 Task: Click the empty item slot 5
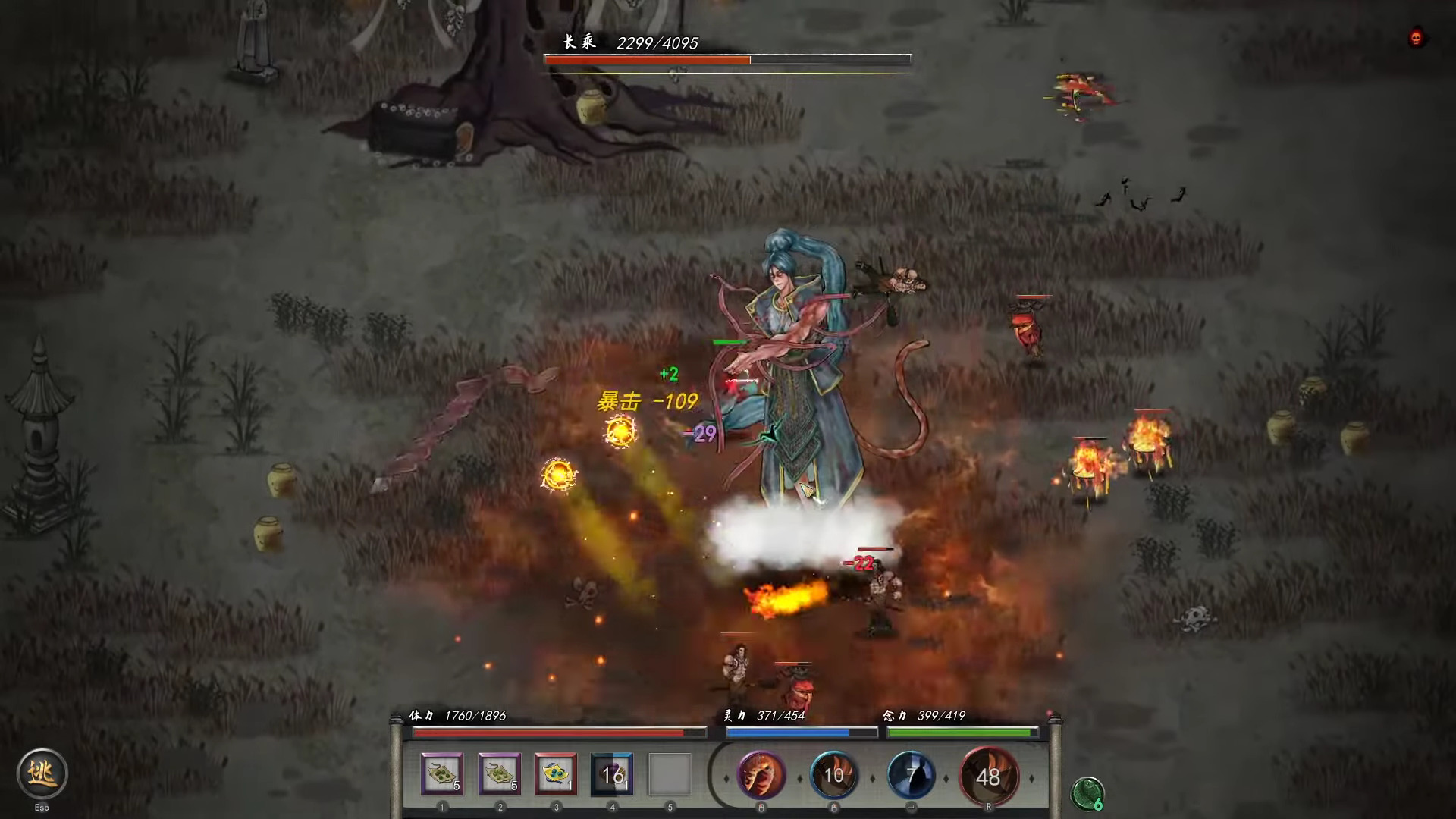(x=668, y=773)
